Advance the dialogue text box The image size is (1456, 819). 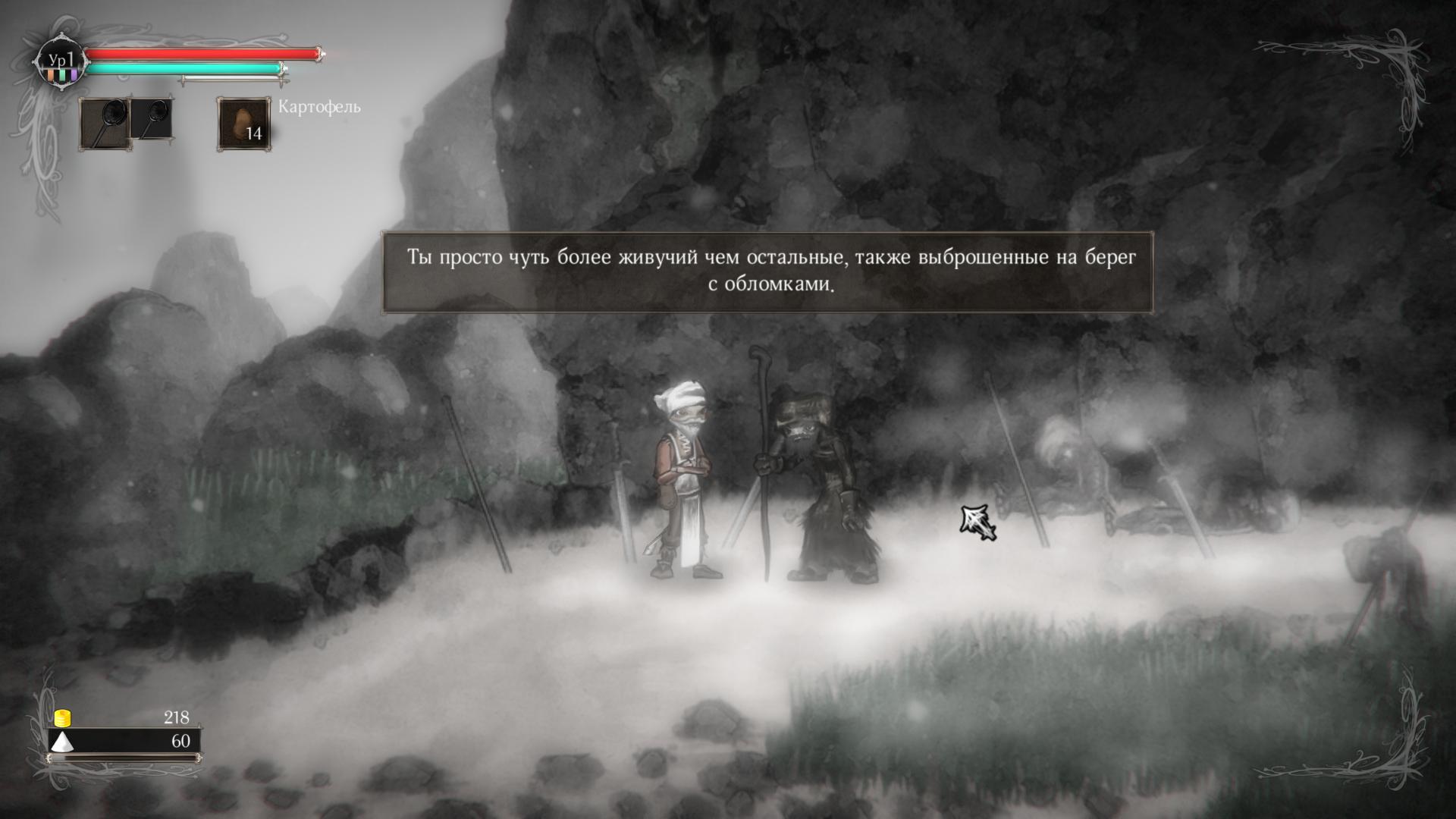click(767, 271)
